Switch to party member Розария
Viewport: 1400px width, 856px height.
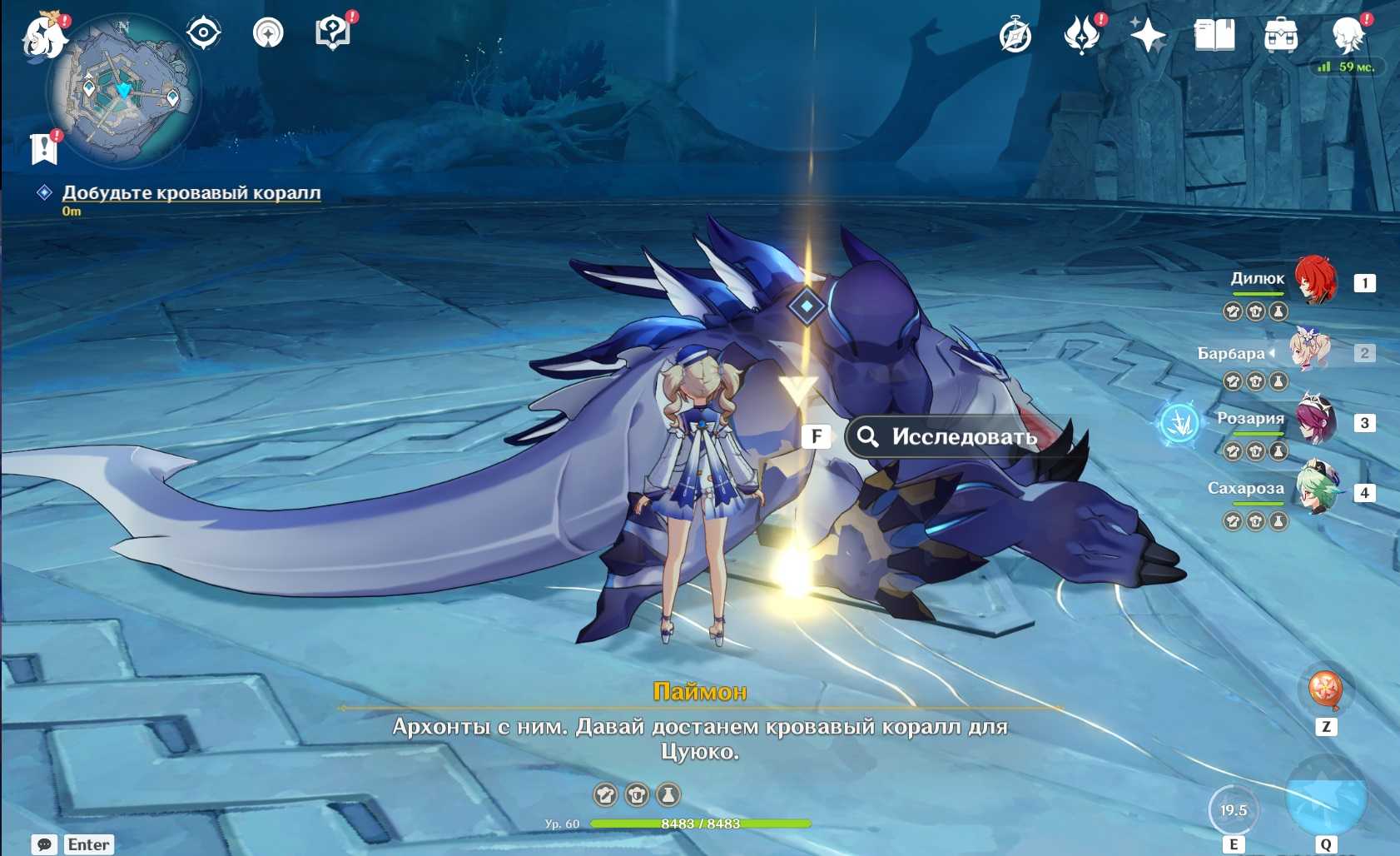pyautogui.click(x=1315, y=421)
